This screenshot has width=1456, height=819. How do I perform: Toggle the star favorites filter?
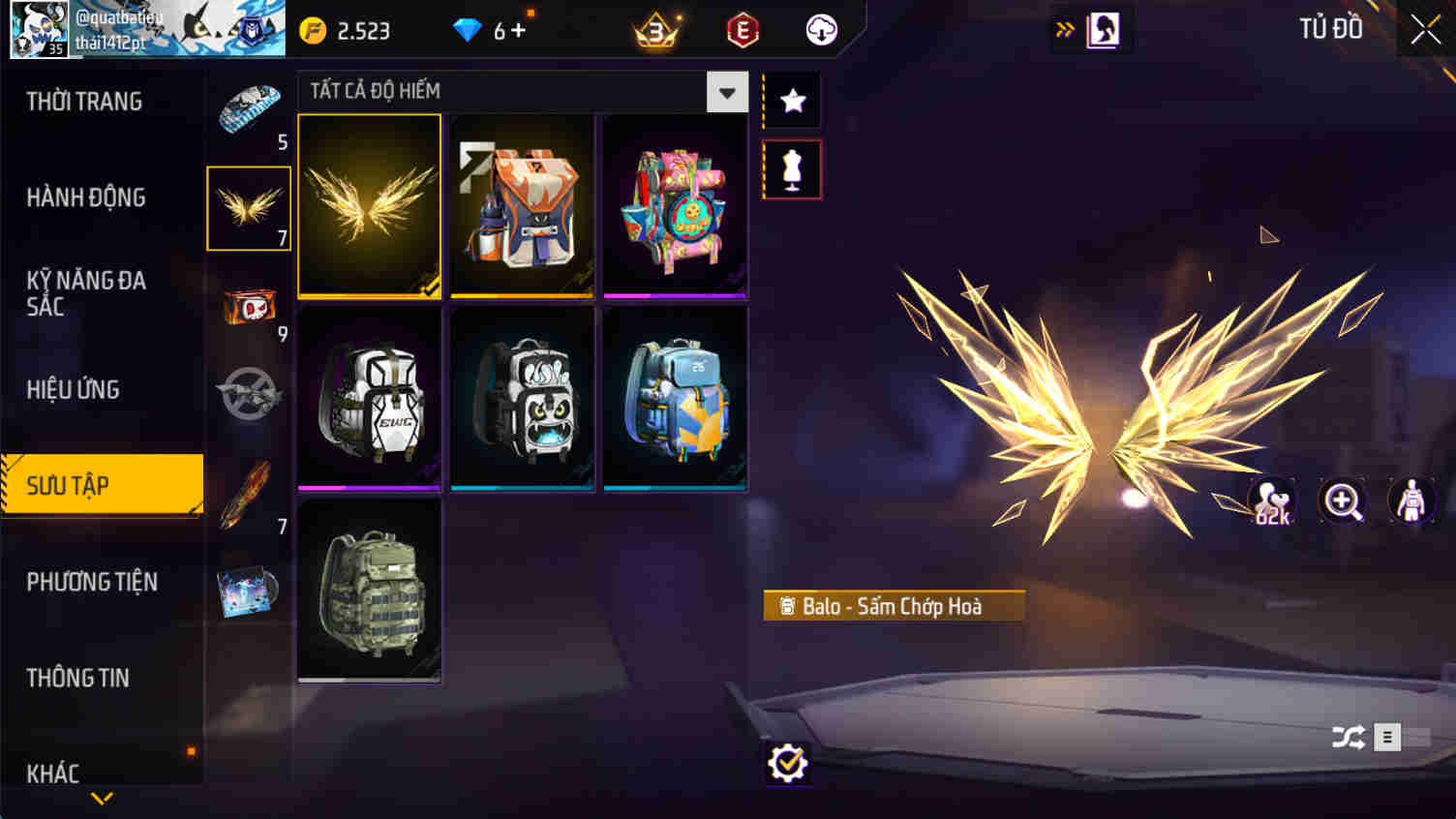791,97
